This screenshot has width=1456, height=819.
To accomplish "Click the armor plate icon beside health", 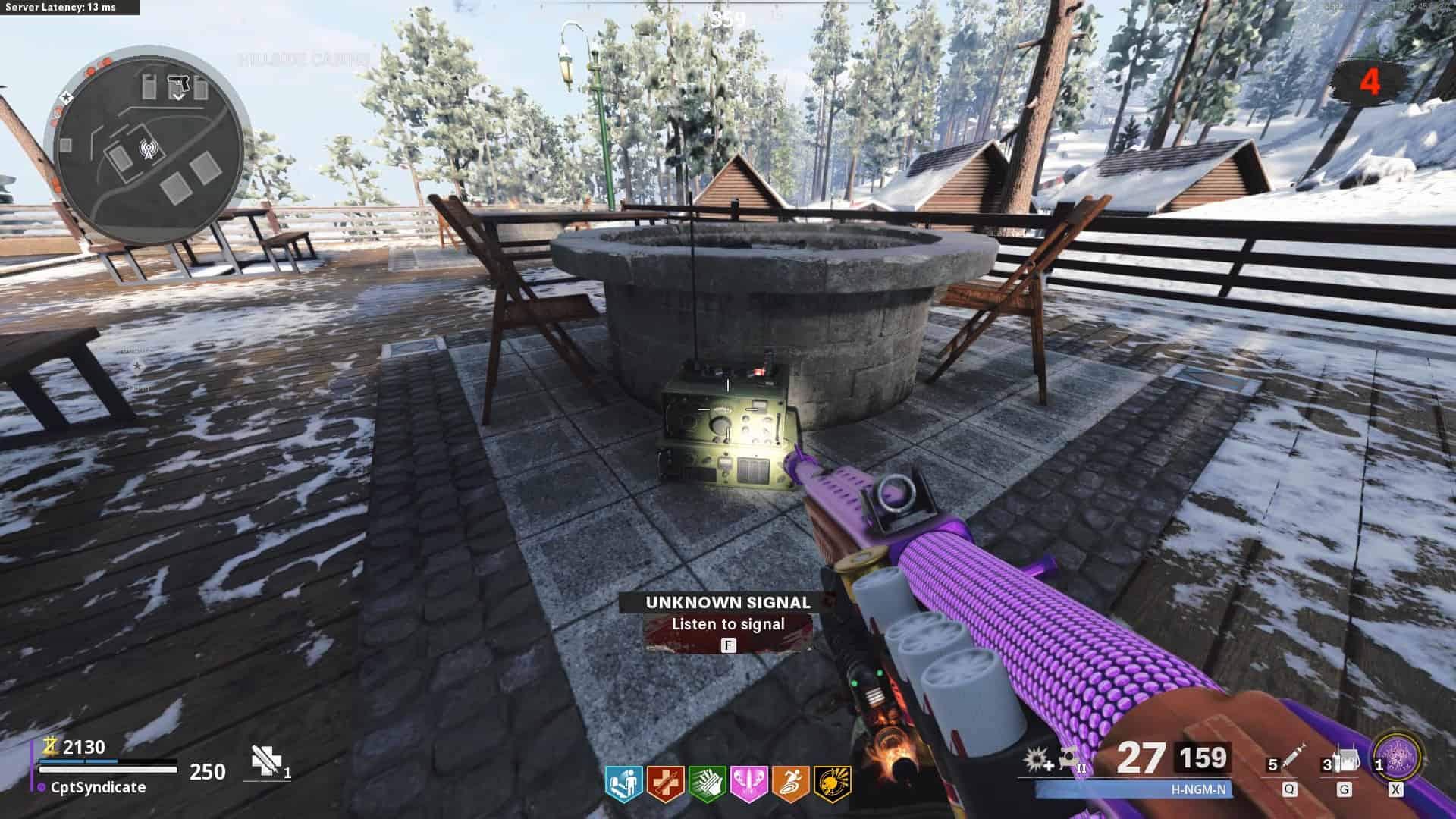I will tap(267, 761).
